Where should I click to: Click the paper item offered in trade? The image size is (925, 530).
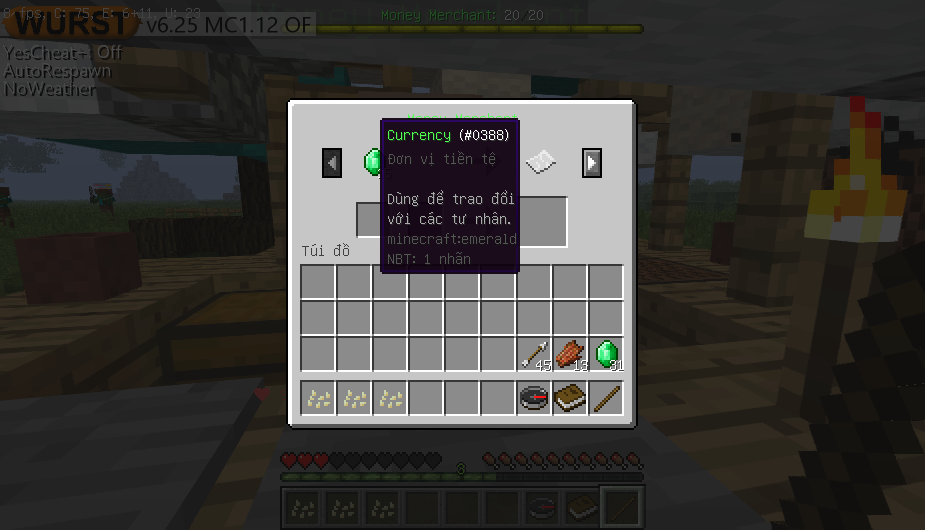pos(541,161)
